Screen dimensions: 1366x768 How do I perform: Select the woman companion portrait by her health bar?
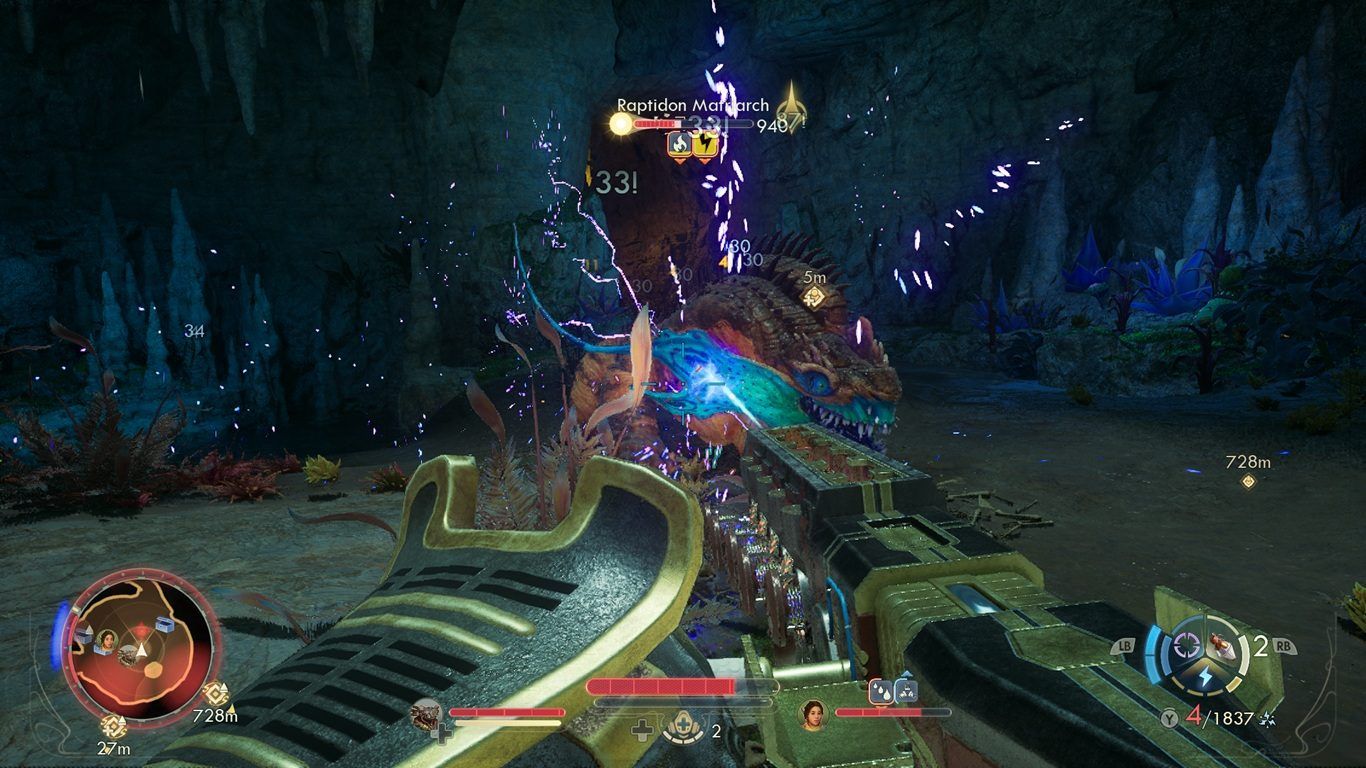tap(813, 714)
